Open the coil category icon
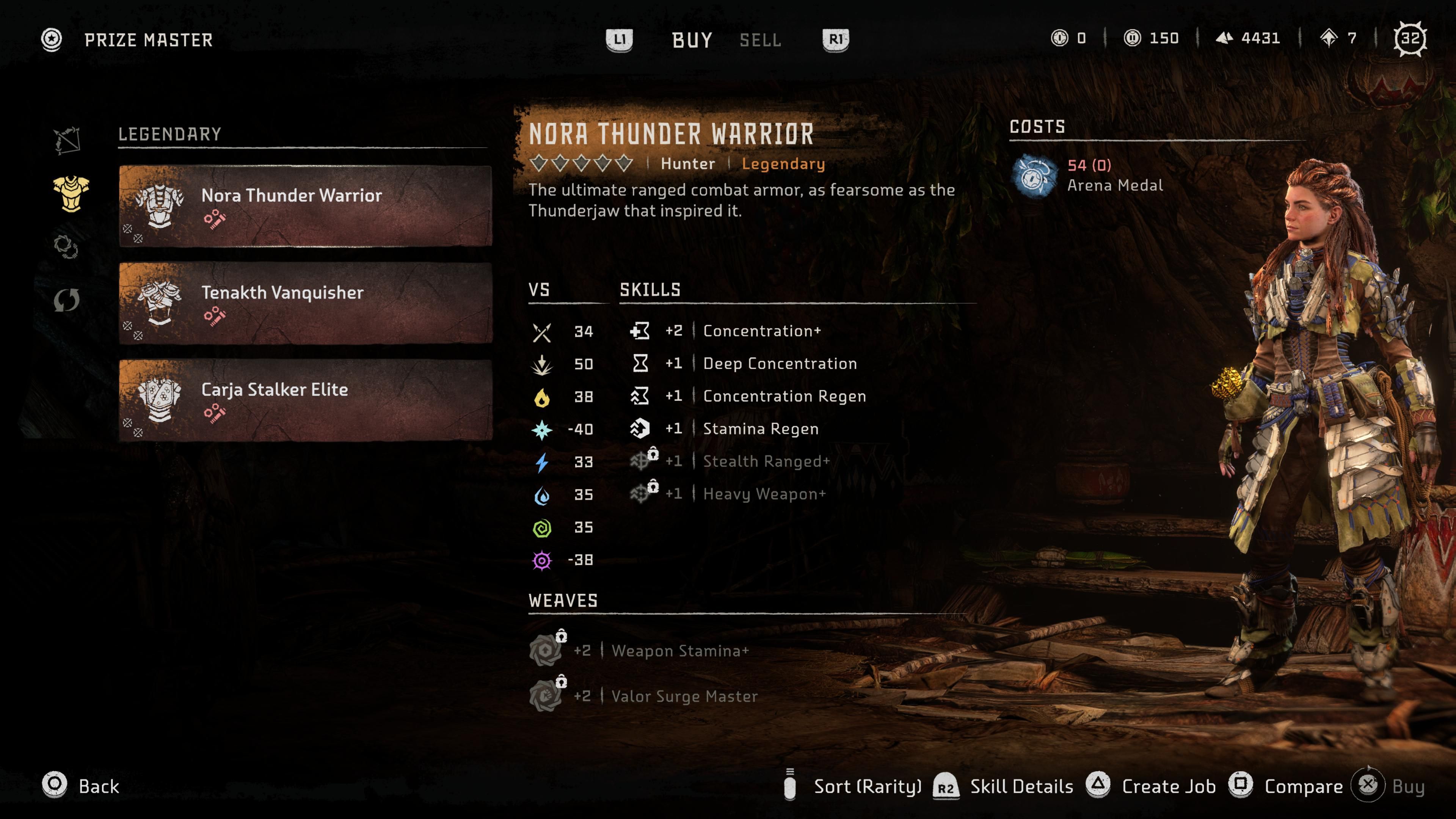 pyautogui.click(x=66, y=246)
